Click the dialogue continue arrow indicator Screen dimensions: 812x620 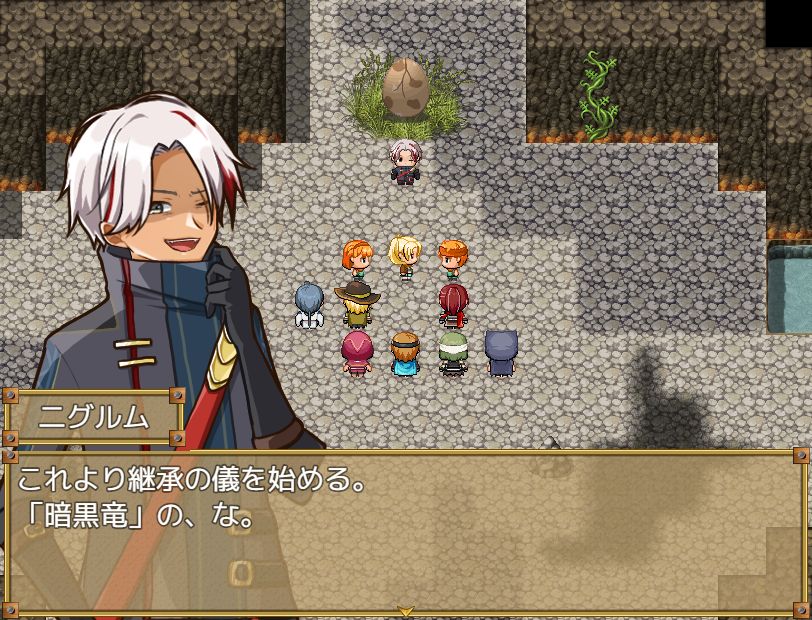coord(405,610)
